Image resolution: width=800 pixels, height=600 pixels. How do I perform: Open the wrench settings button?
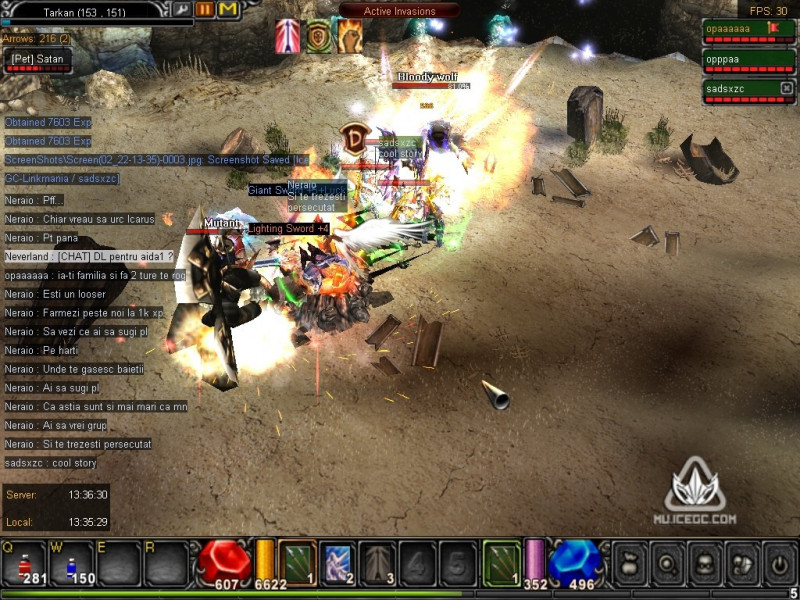point(183,9)
